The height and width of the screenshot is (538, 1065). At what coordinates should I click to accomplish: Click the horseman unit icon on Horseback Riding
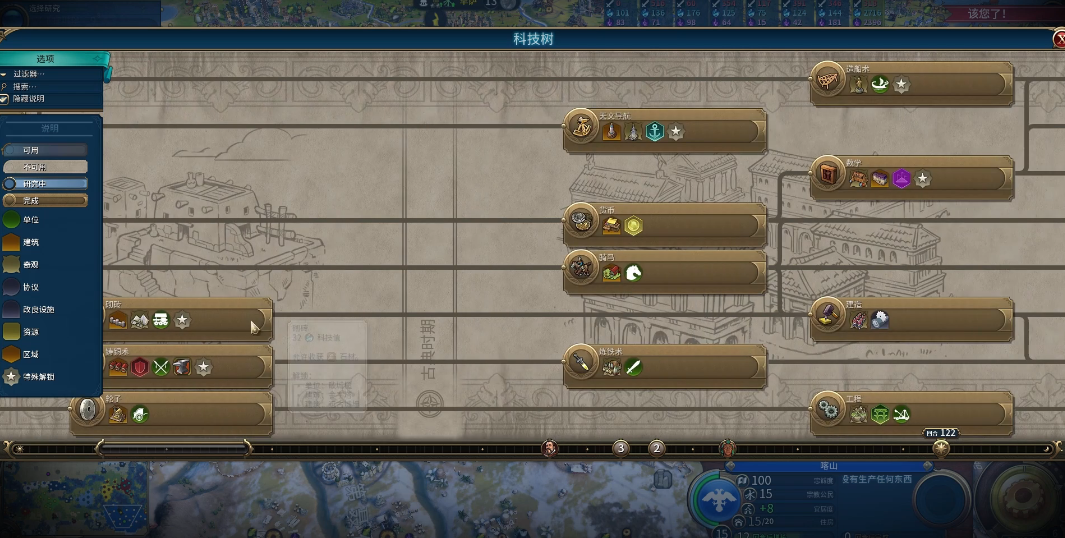(633, 272)
